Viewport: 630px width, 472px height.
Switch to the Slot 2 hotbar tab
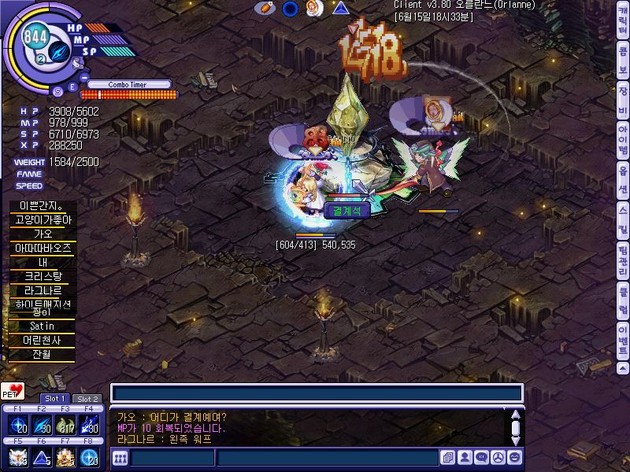pyautogui.click(x=88, y=399)
